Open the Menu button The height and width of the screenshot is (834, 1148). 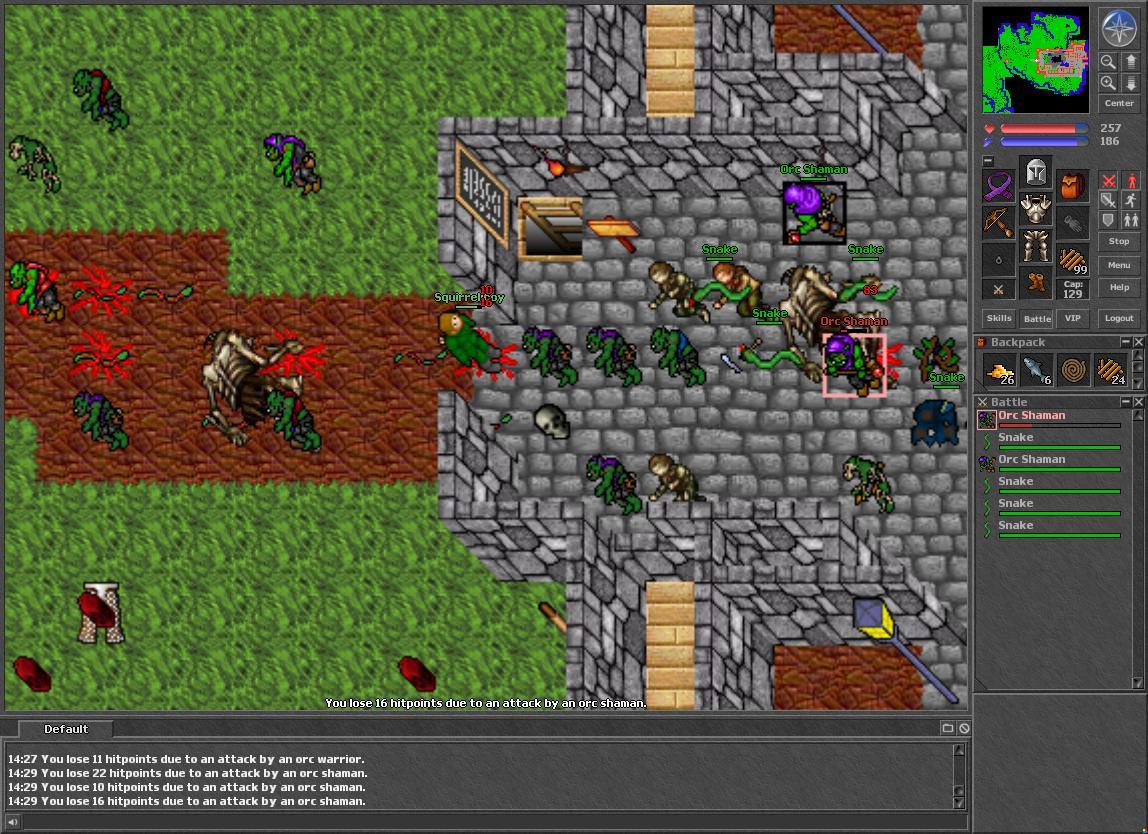[1119, 265]
